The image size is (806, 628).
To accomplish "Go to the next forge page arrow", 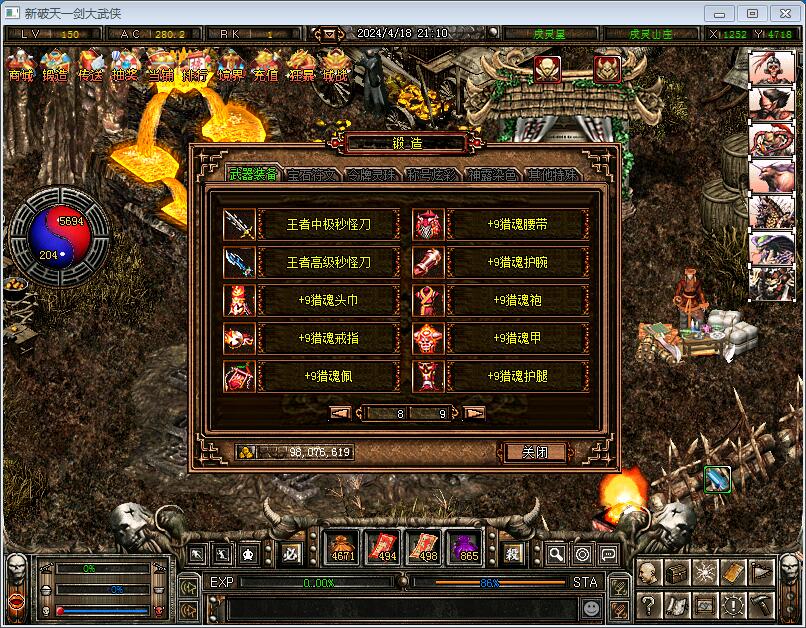I will (x=475, y=412).
